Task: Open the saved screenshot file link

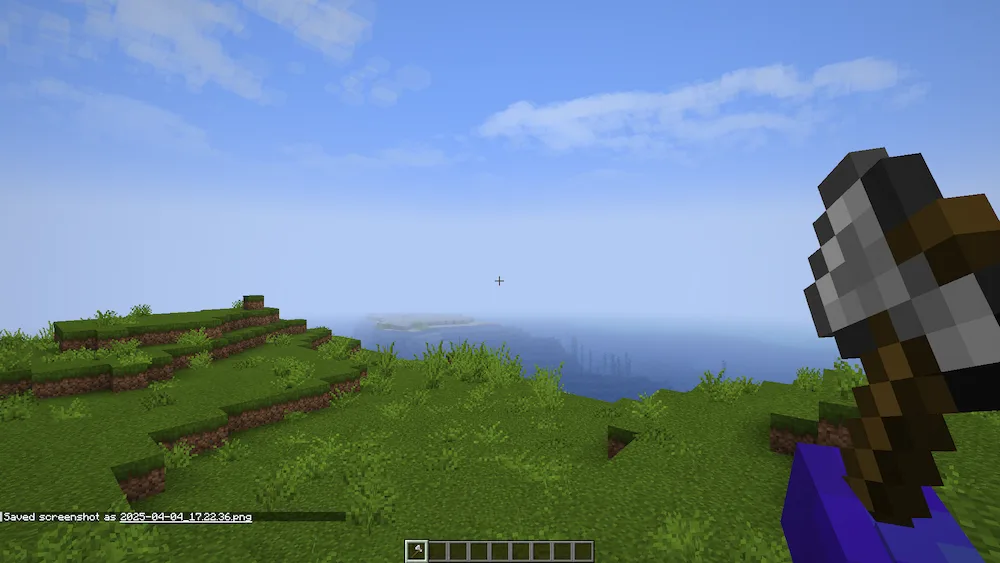Action: pyautogui.click(x=185, y=517)
